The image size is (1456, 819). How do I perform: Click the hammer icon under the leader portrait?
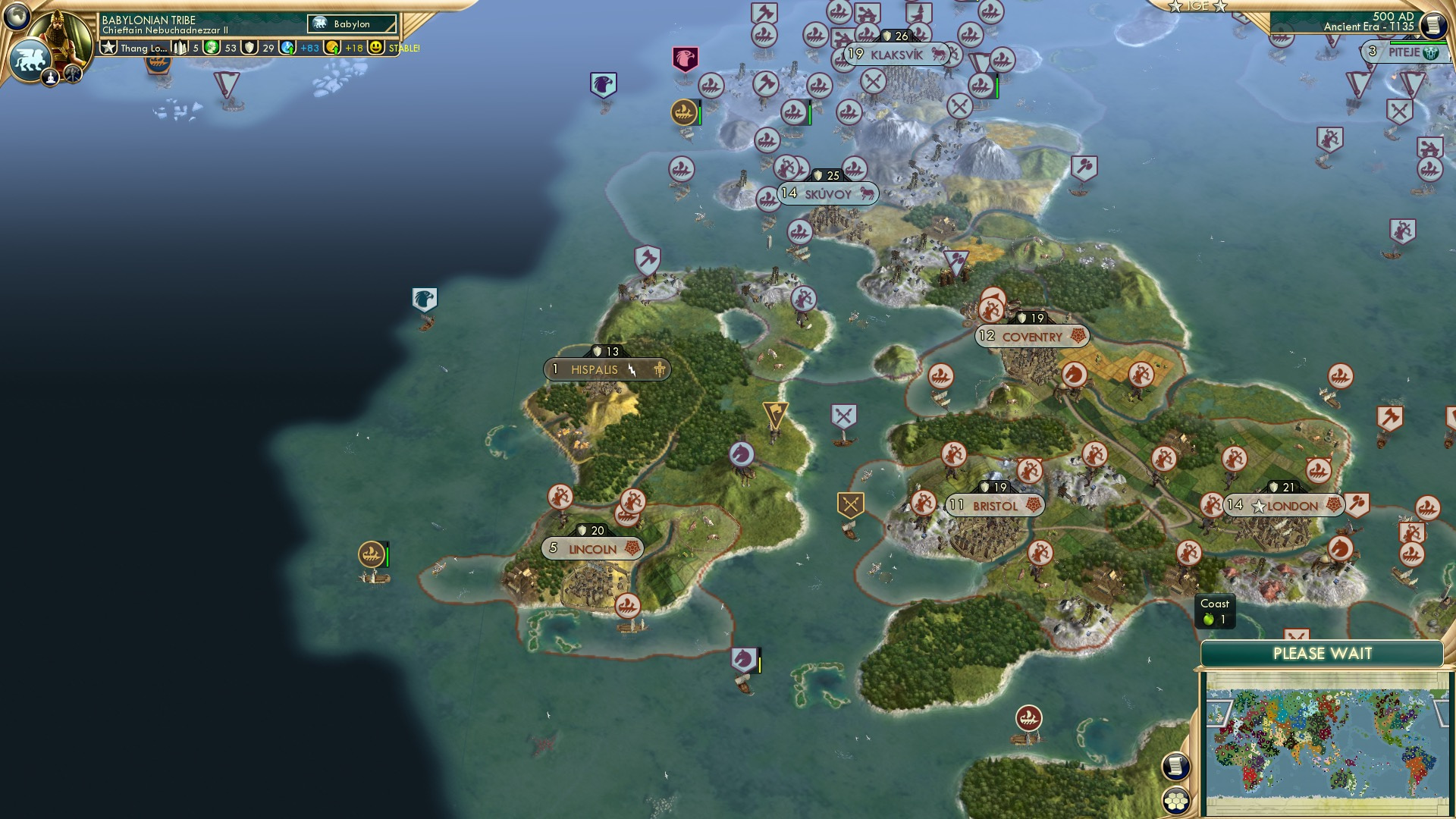pos(73,74)
